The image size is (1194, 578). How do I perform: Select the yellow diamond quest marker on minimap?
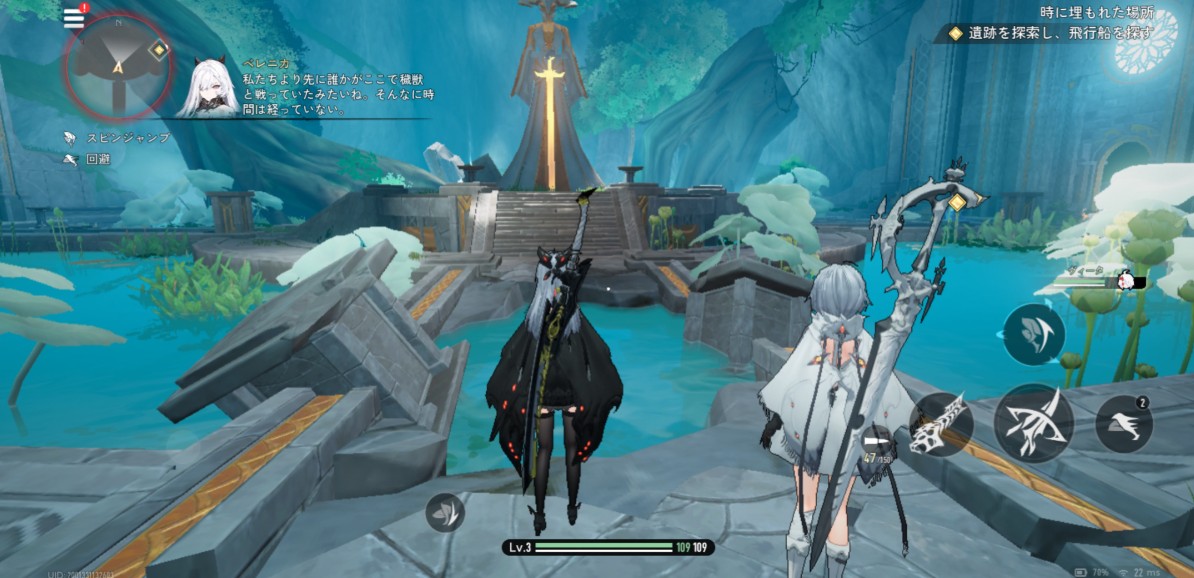pos(158,49)
